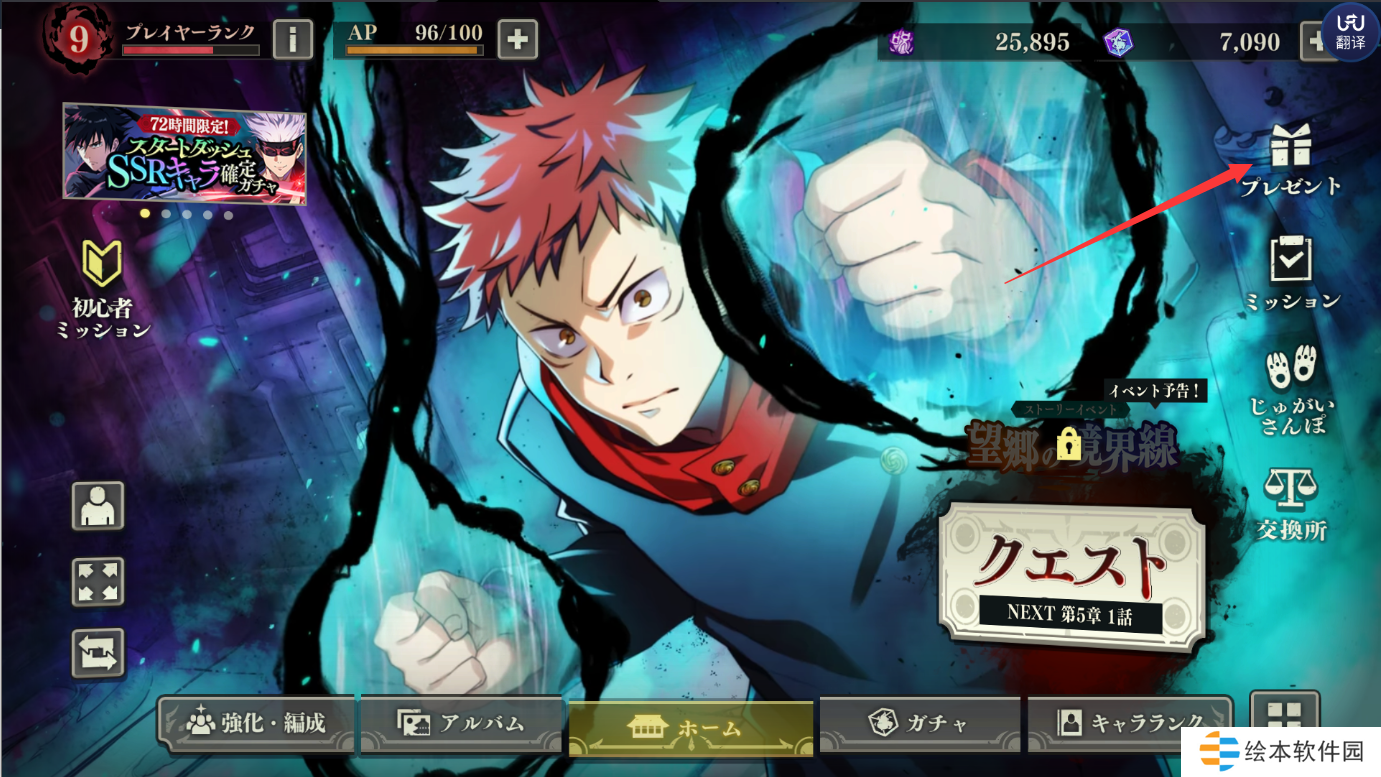Go to the ガチャ tab
Viewport: 1381px width, 777px height.
click(x=919, y=723)
